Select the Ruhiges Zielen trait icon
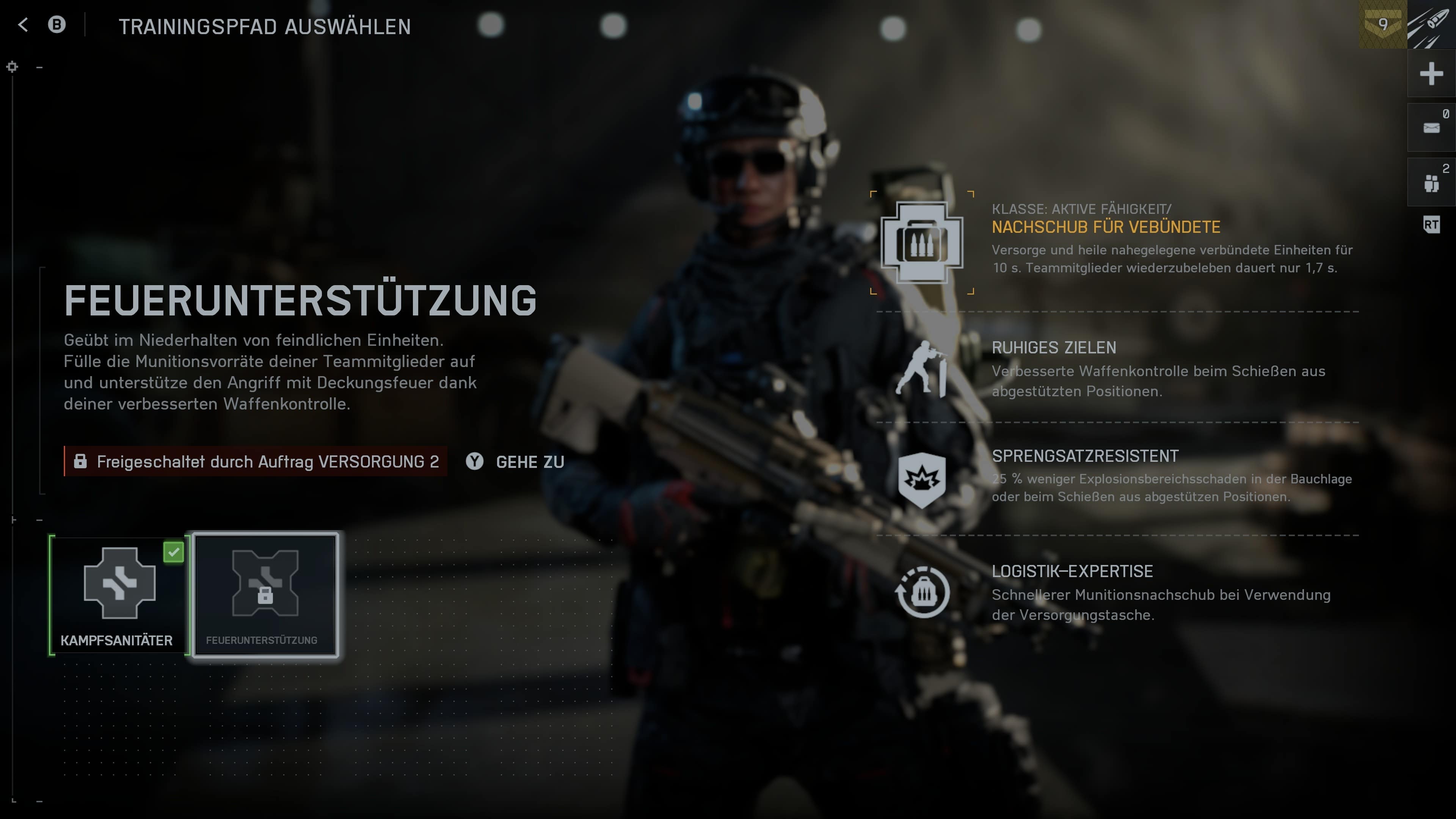This screenshot has width=1456, height=819. (x=922, y=370)
